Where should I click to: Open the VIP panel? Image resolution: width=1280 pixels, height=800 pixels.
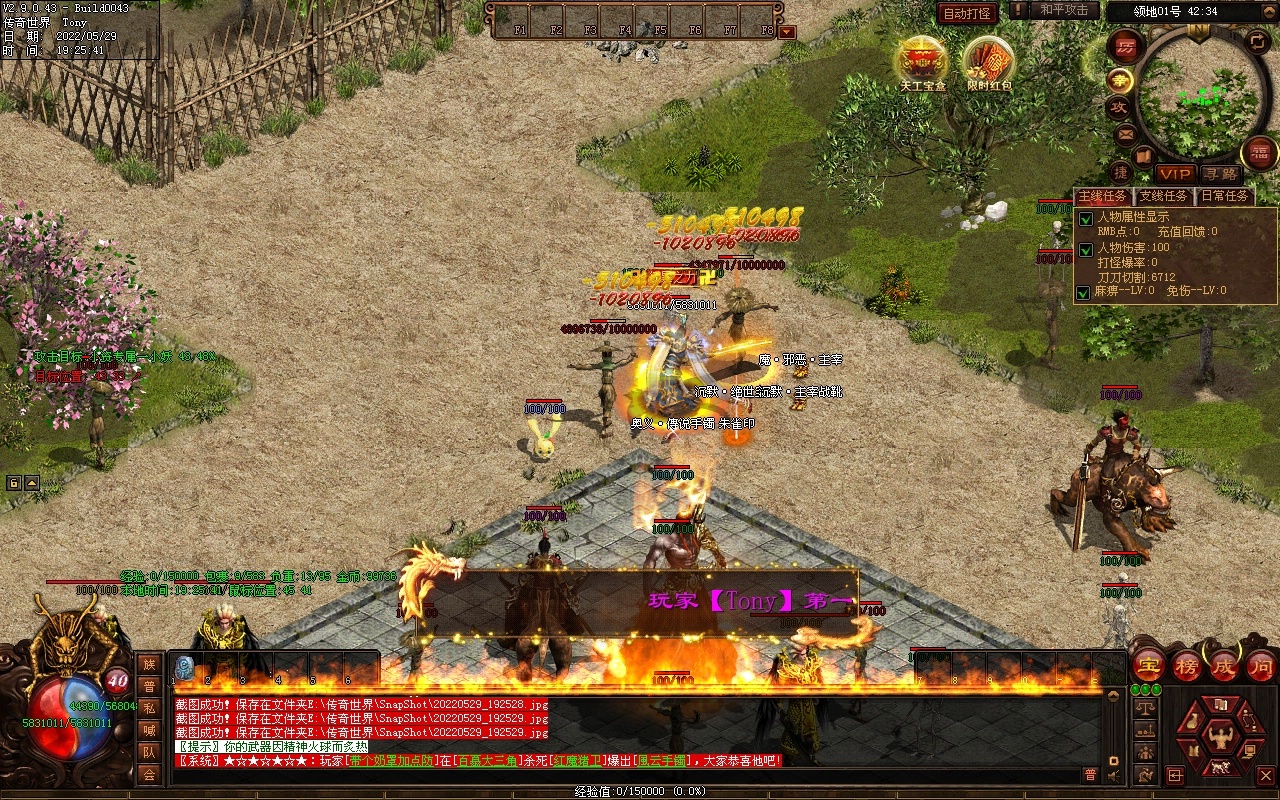point(1176,174)
